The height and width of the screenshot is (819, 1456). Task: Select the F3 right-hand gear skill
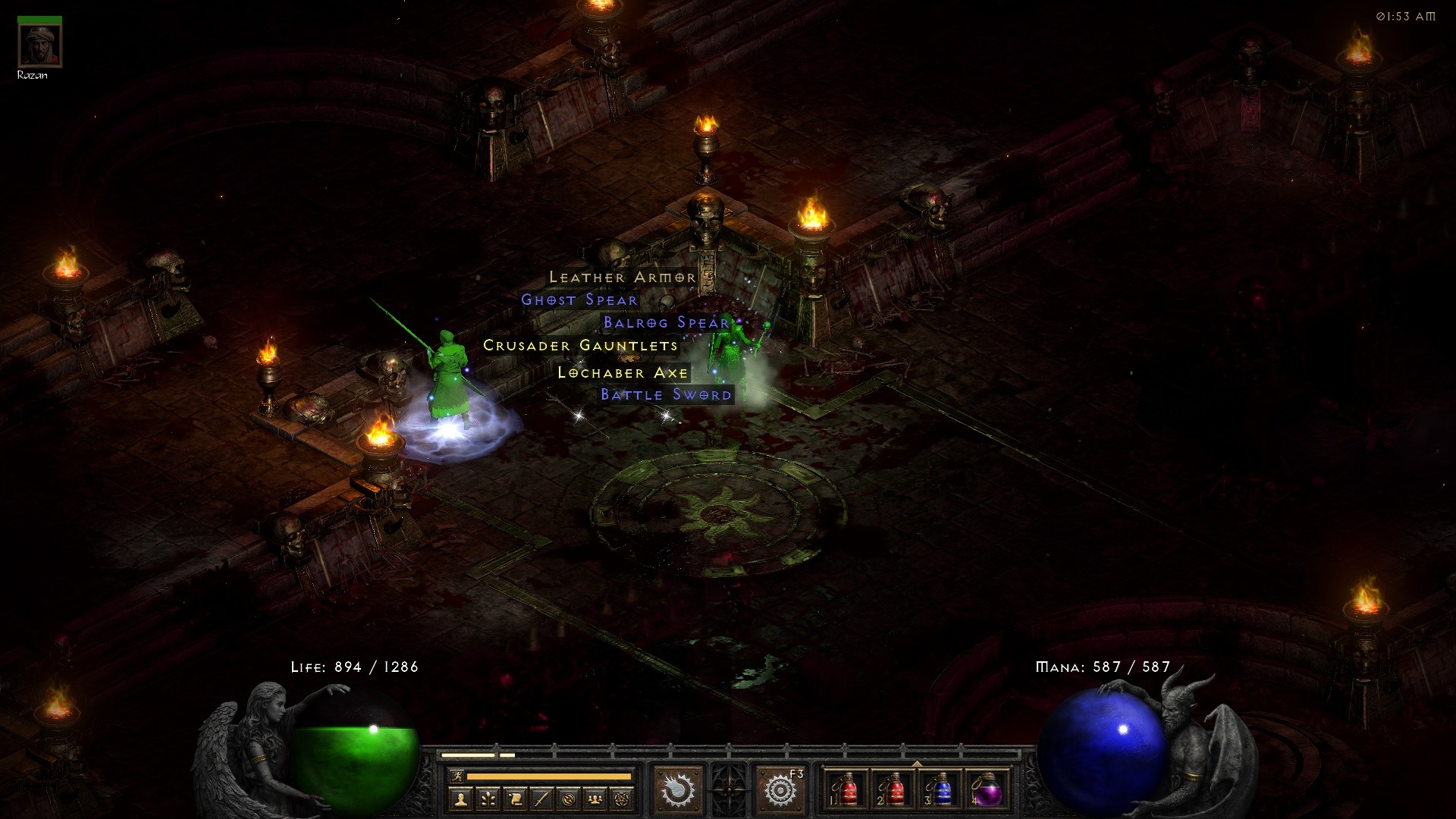tap(780, 791)
